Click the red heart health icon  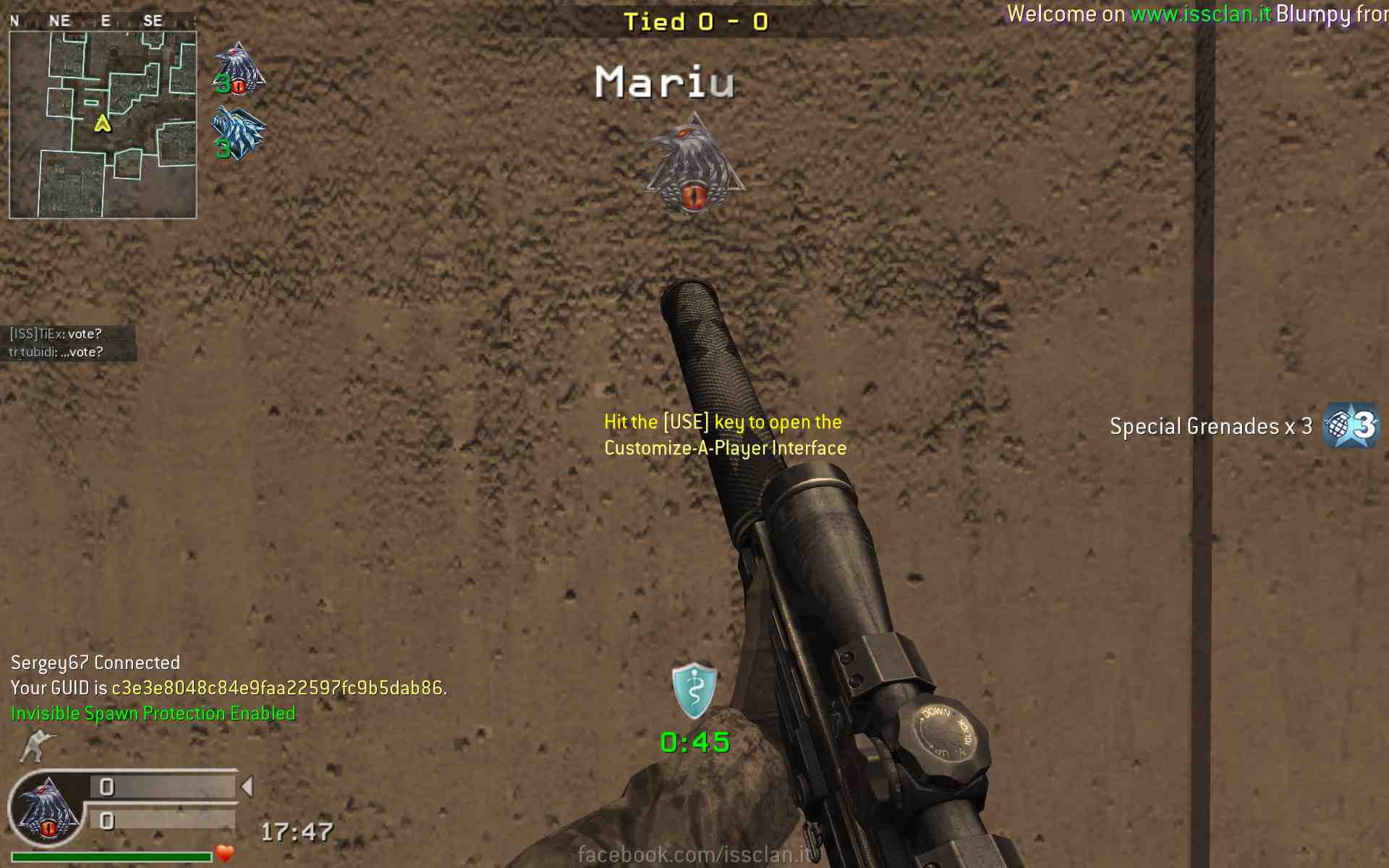[x=225, y=854]
